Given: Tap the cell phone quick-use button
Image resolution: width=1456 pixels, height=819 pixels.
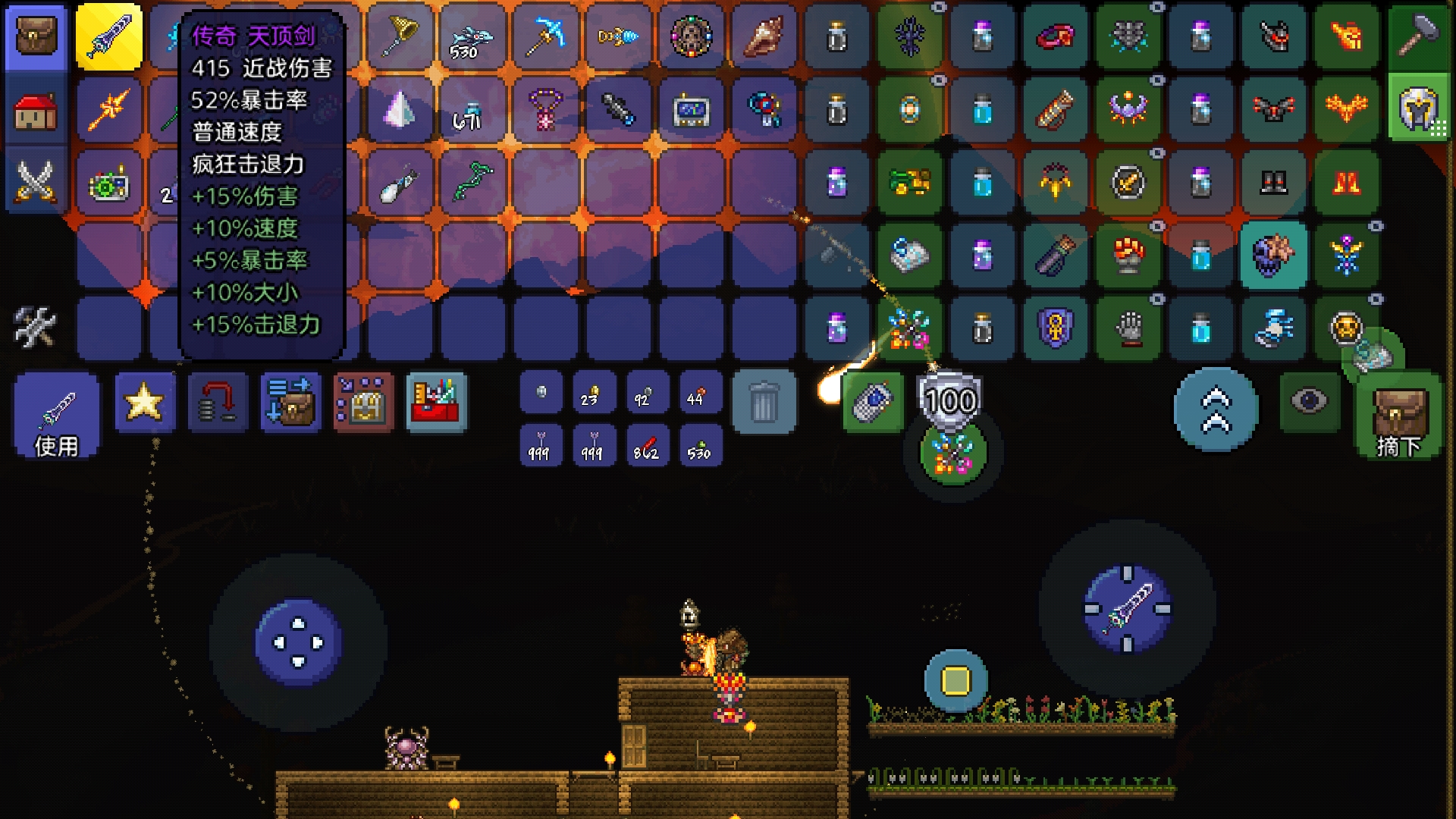Looking at the screenshot, I should pos(873,402).
